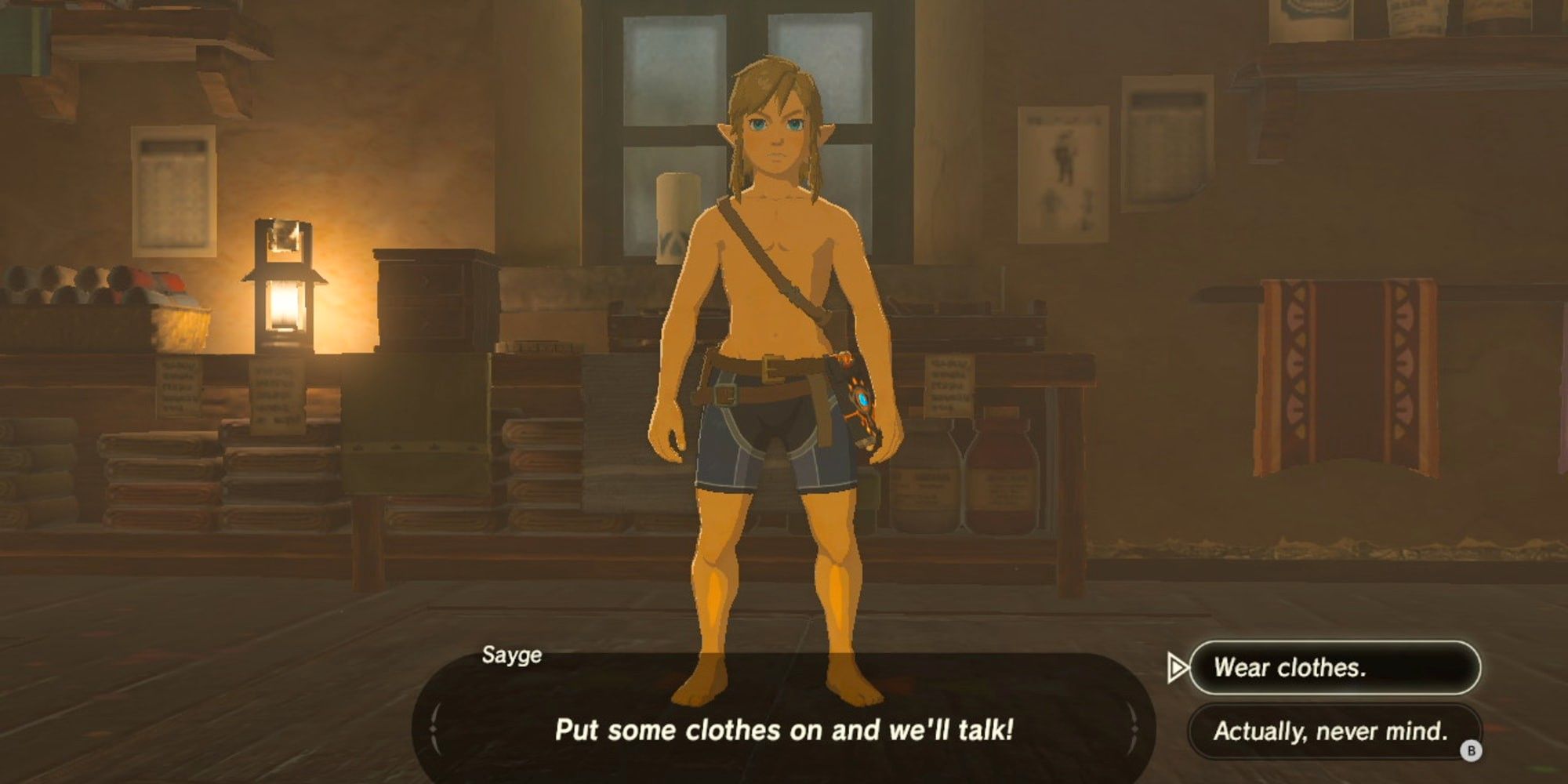Select Actually, never mind
1568x784 pixels.
[x=1333, y=729]
